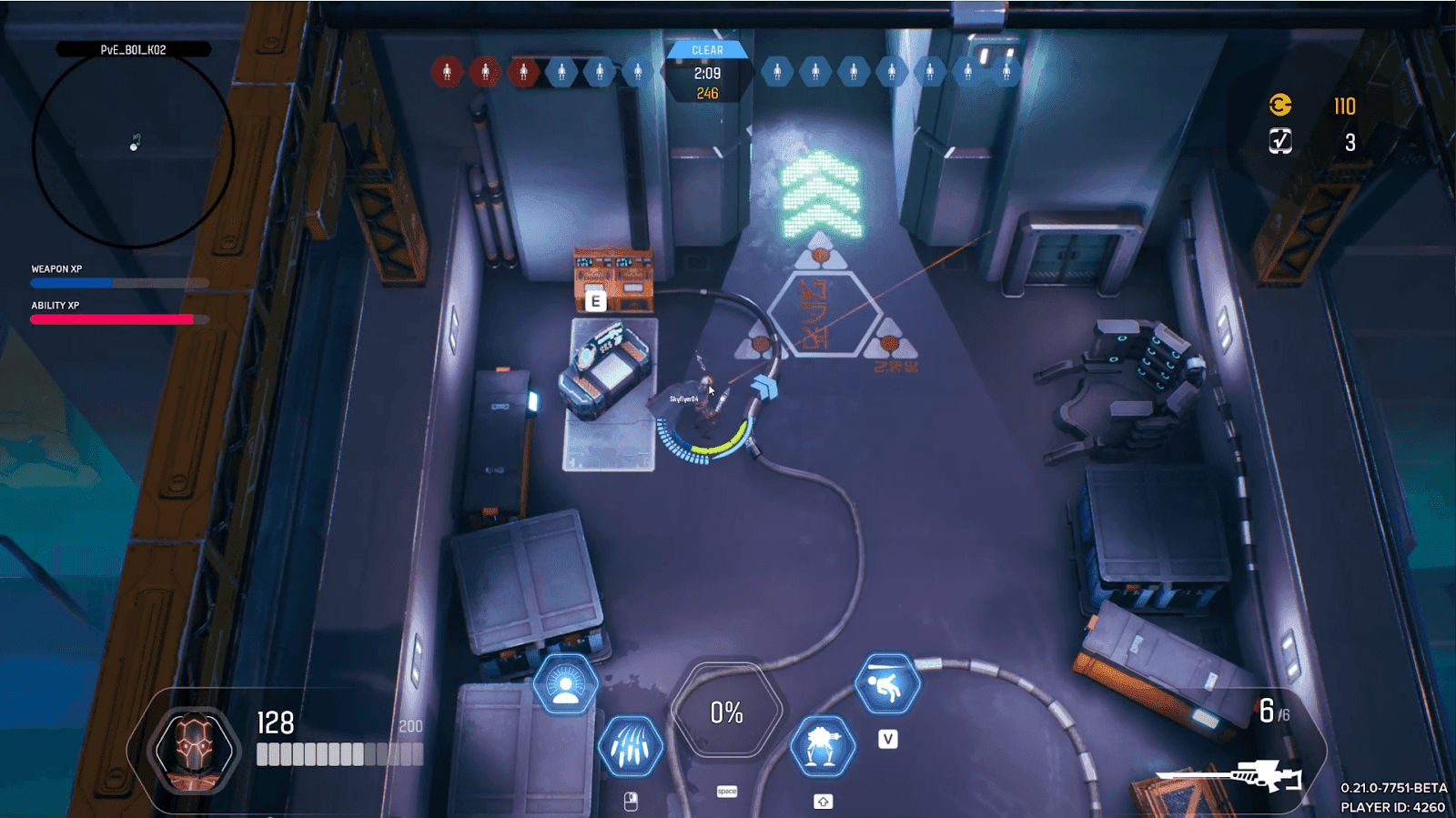Click the CLEAR objective banner
The width and height of the screenshot is (1456, 818).
(709, 50)
